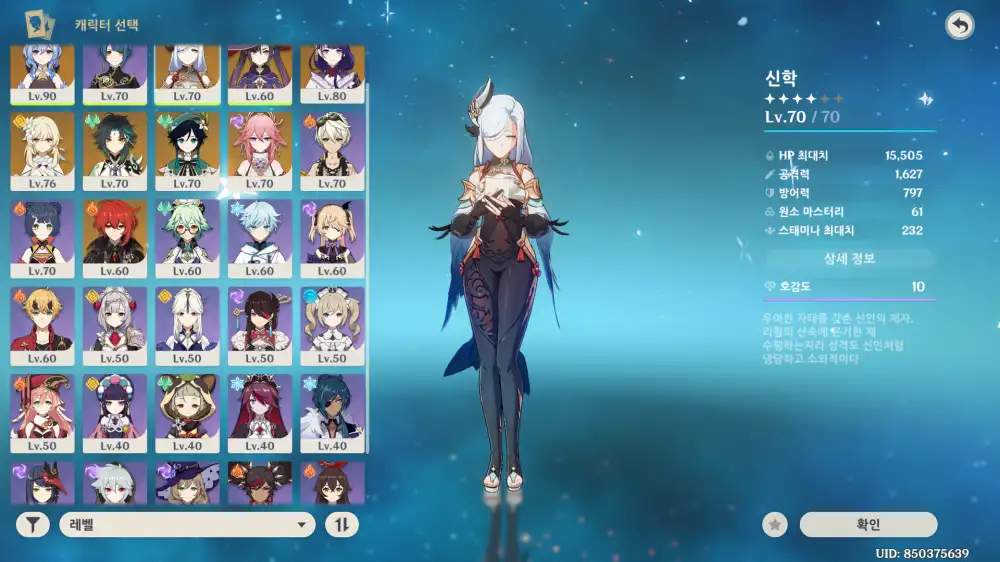Choose Raiden Shogun at Lv.80
1000x562 pixels.
pos(332,72)
